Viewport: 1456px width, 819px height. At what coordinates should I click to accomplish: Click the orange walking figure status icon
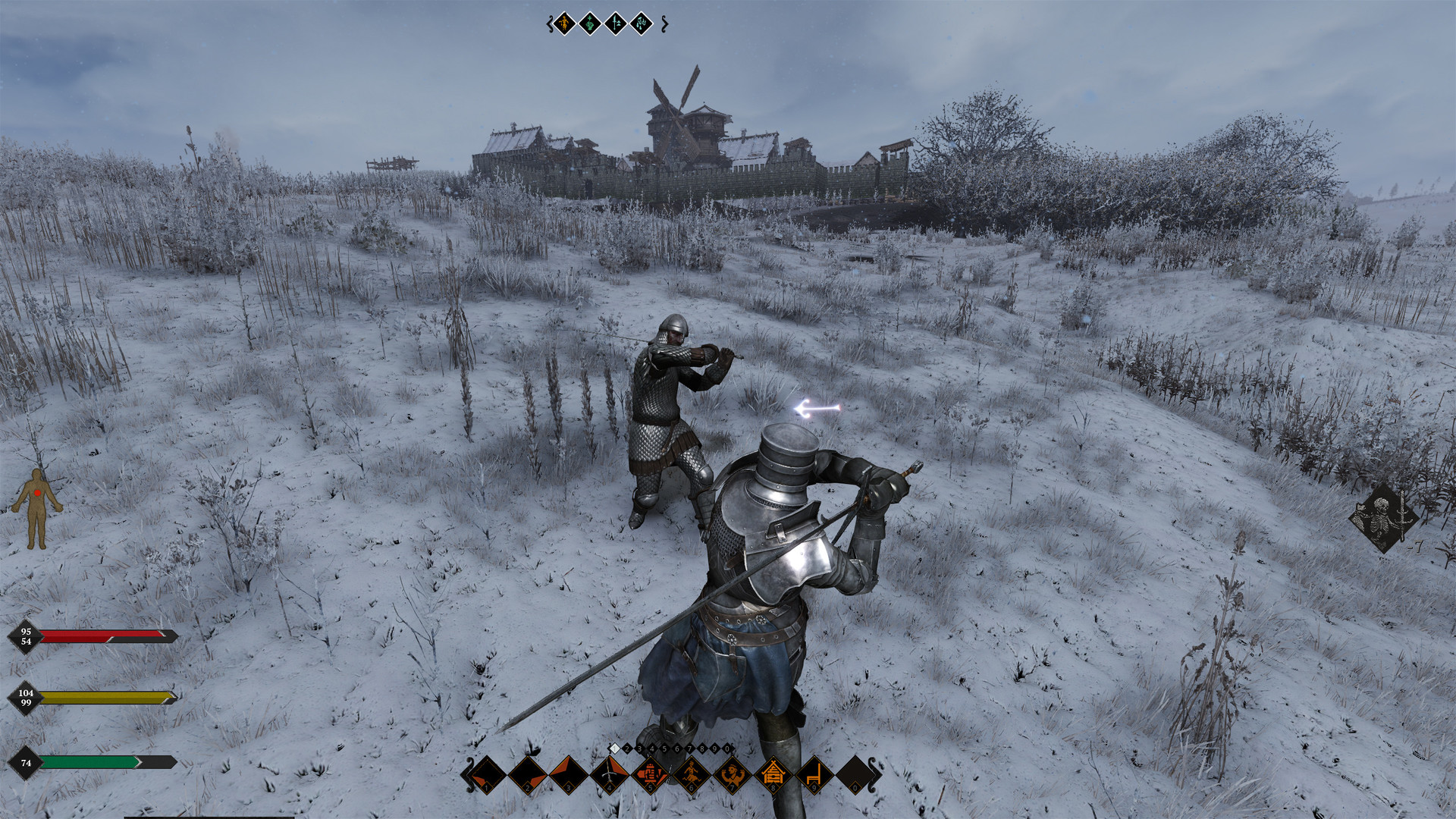click(x=564, y=24)
